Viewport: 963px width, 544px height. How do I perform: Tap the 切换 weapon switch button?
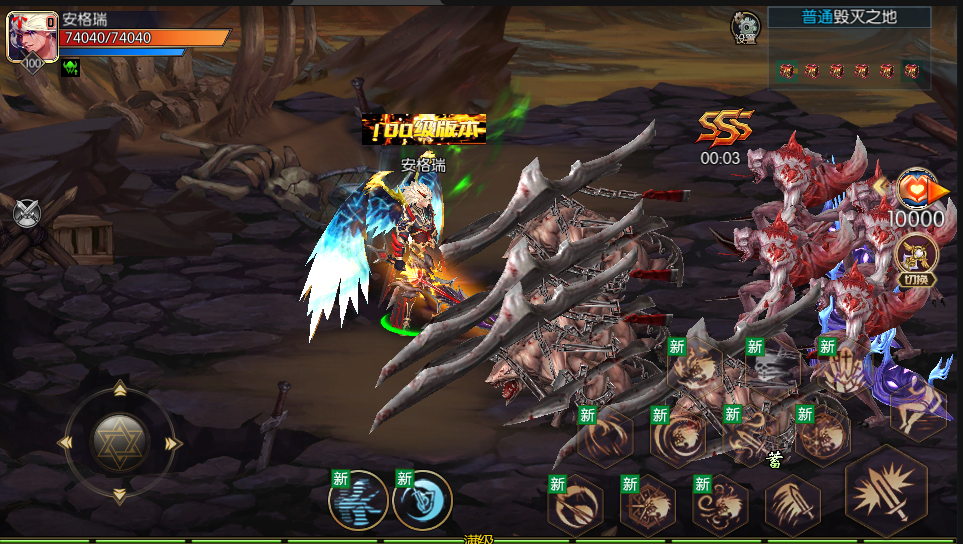click(x=915, y=259)
